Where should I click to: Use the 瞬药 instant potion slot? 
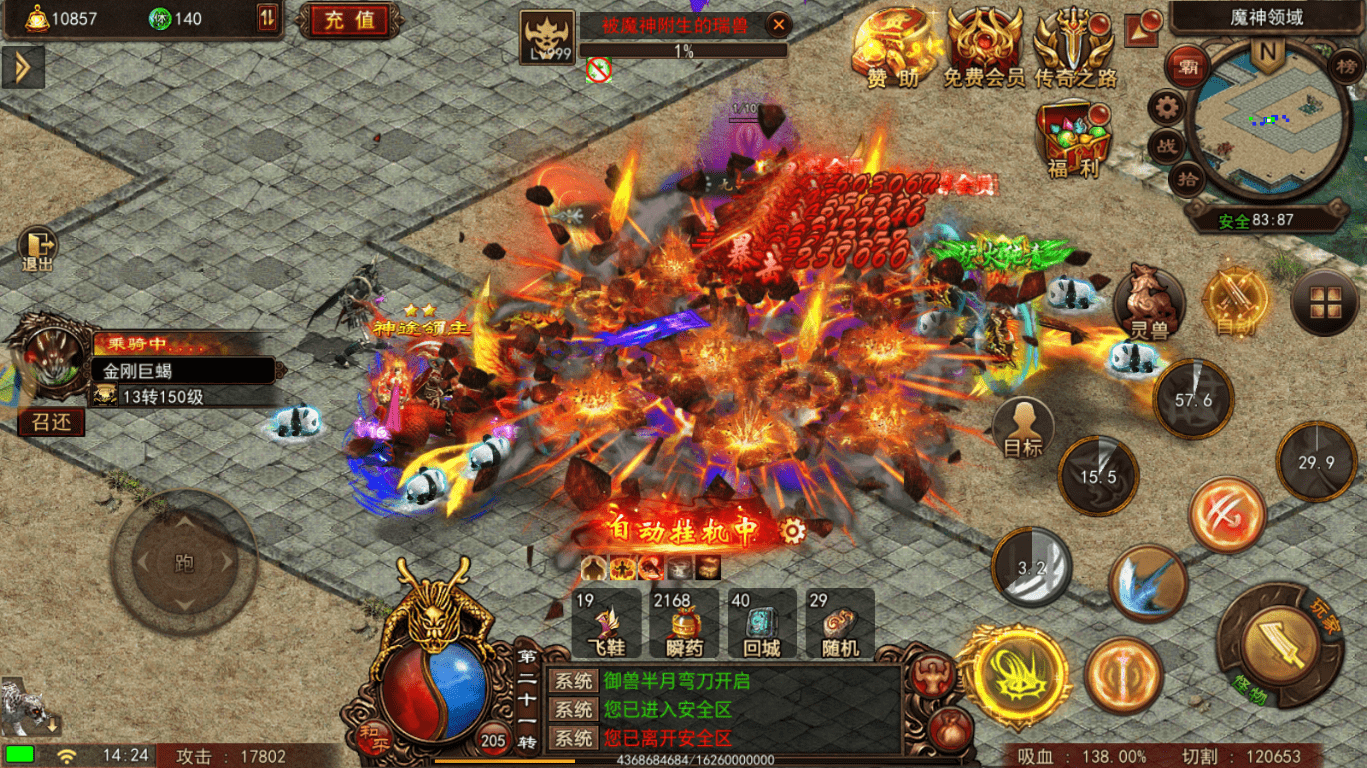pyautogui.click(x=685, y=623)
